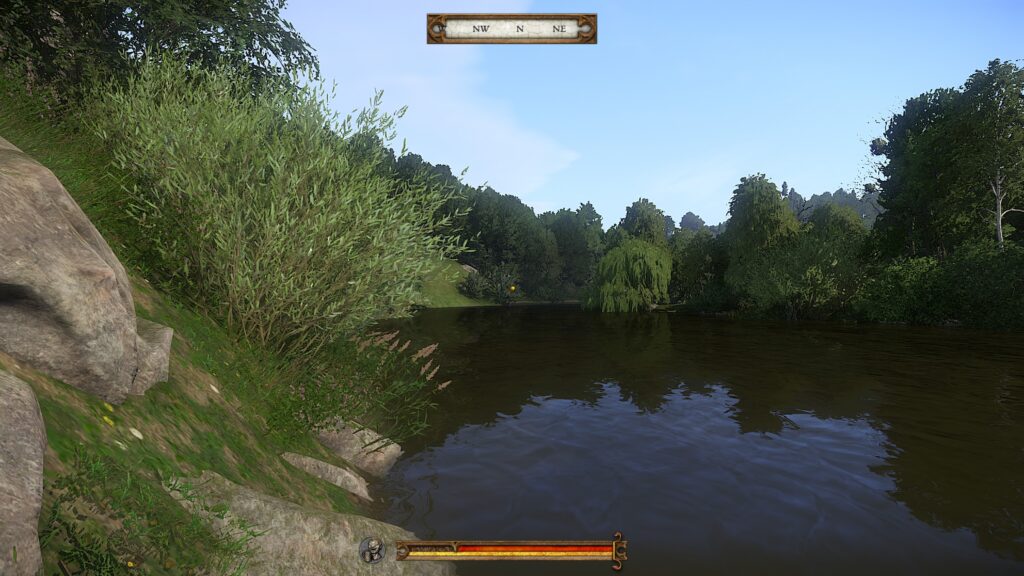Select the character status icon beside the health bar
The width and height of the screenshot is (1024, 576).
pos(372,550)
